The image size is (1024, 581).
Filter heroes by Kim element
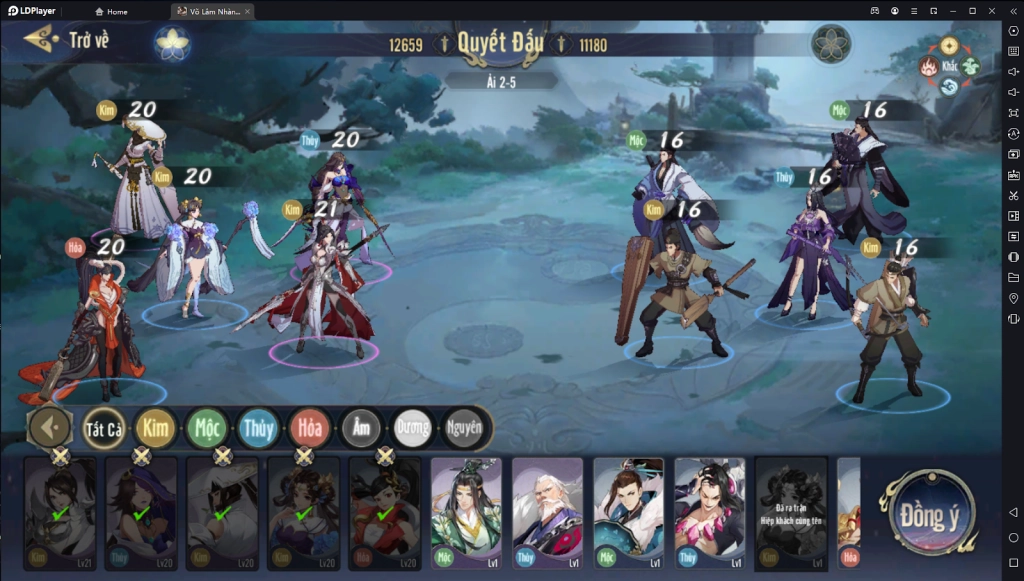156,428
